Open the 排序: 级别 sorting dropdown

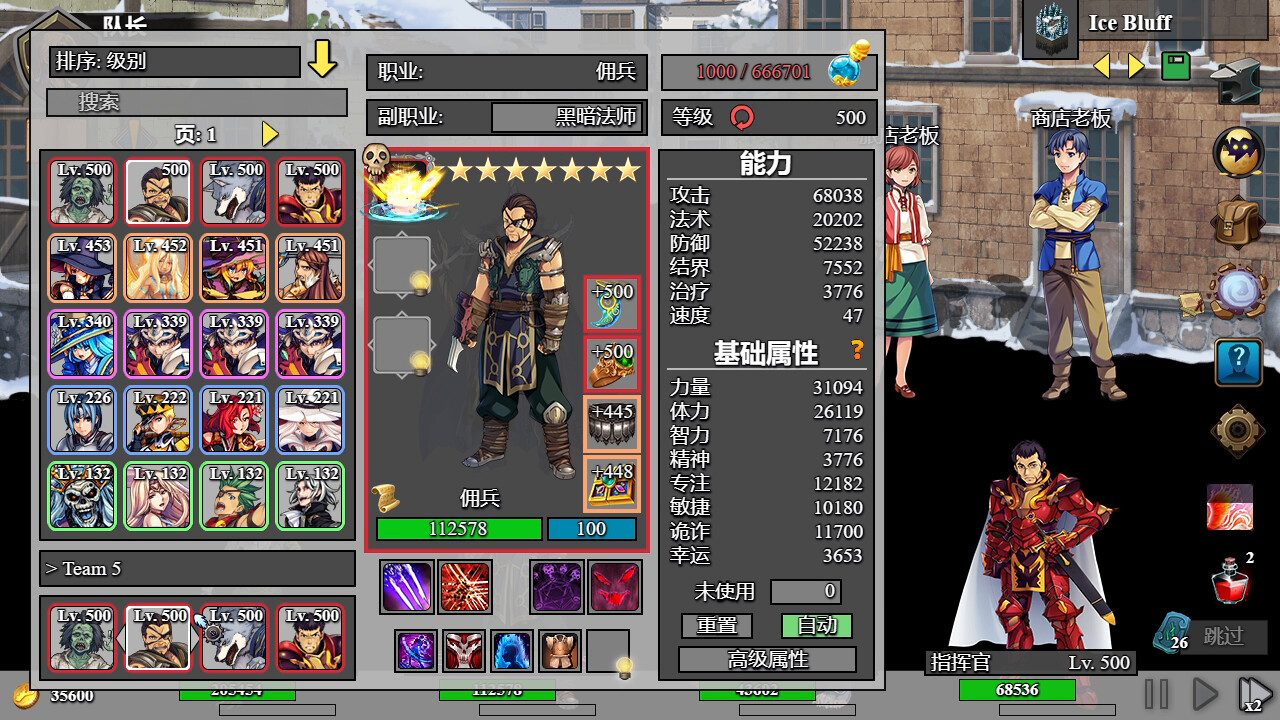(175, 62)
